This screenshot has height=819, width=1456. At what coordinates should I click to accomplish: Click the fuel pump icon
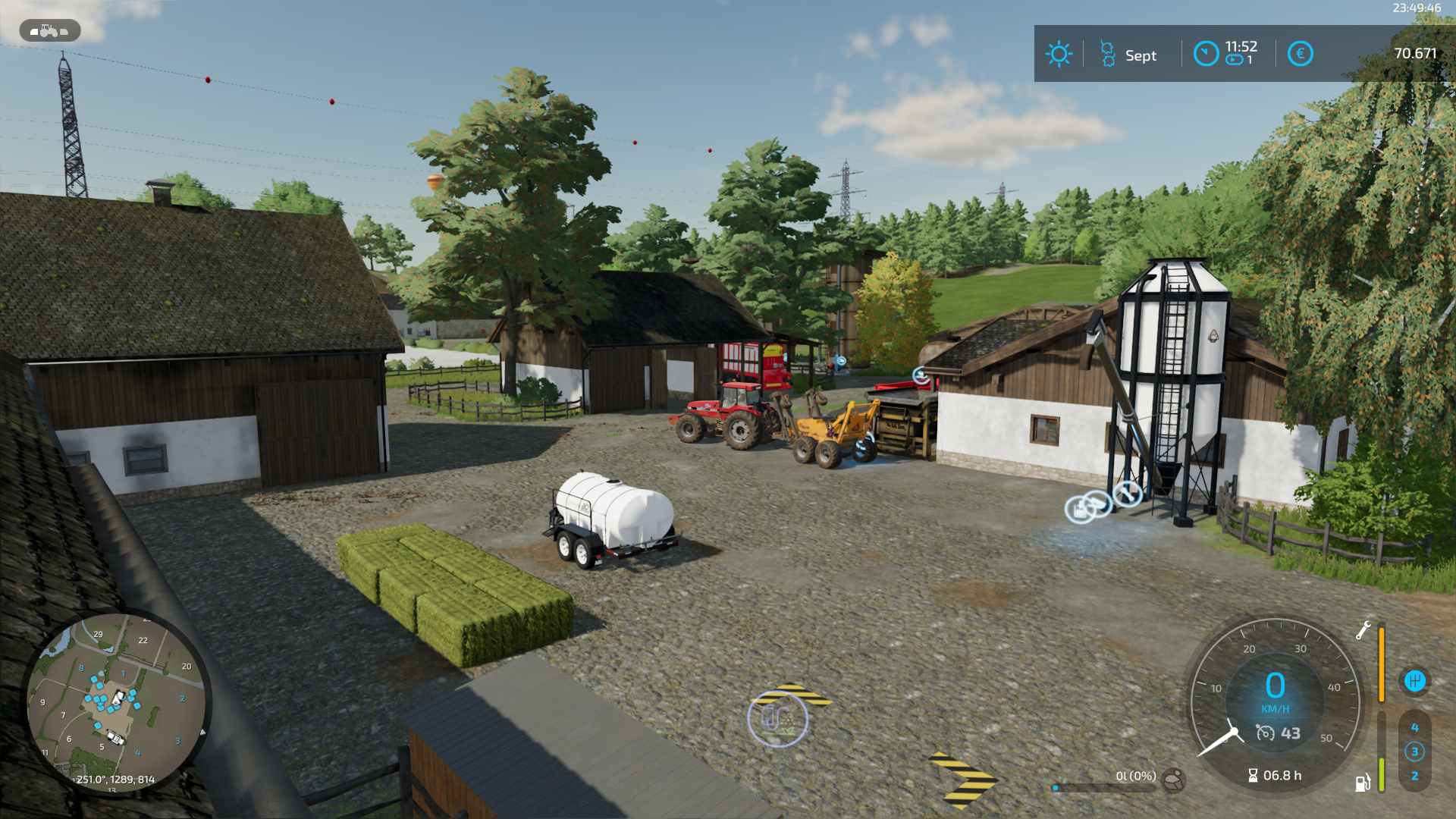[1363, 783]
